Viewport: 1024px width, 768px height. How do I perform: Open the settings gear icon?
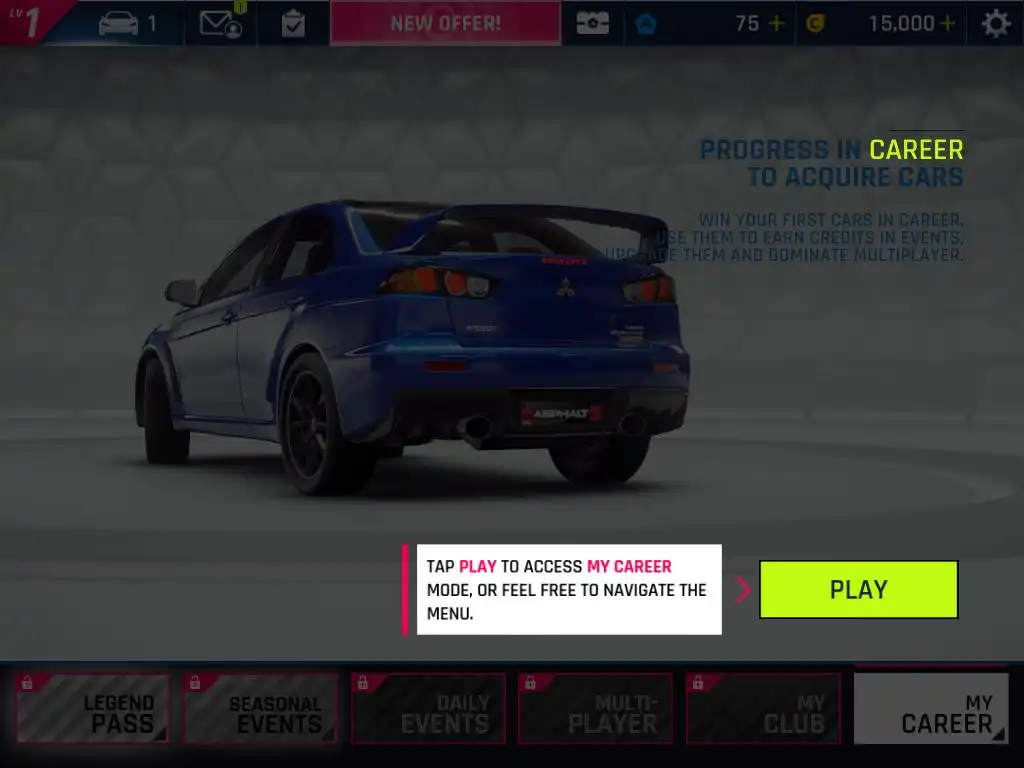995,23
